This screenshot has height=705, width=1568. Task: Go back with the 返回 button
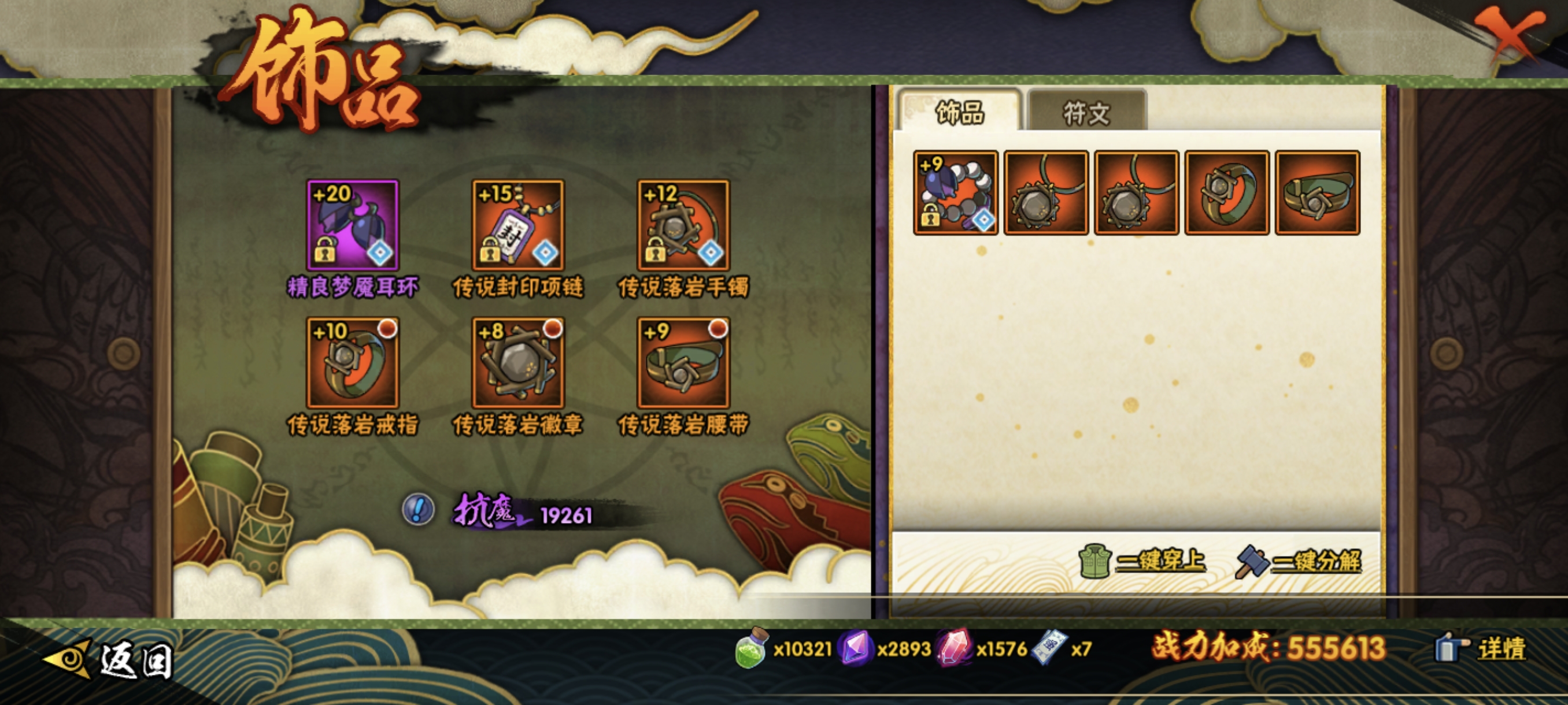110,659
